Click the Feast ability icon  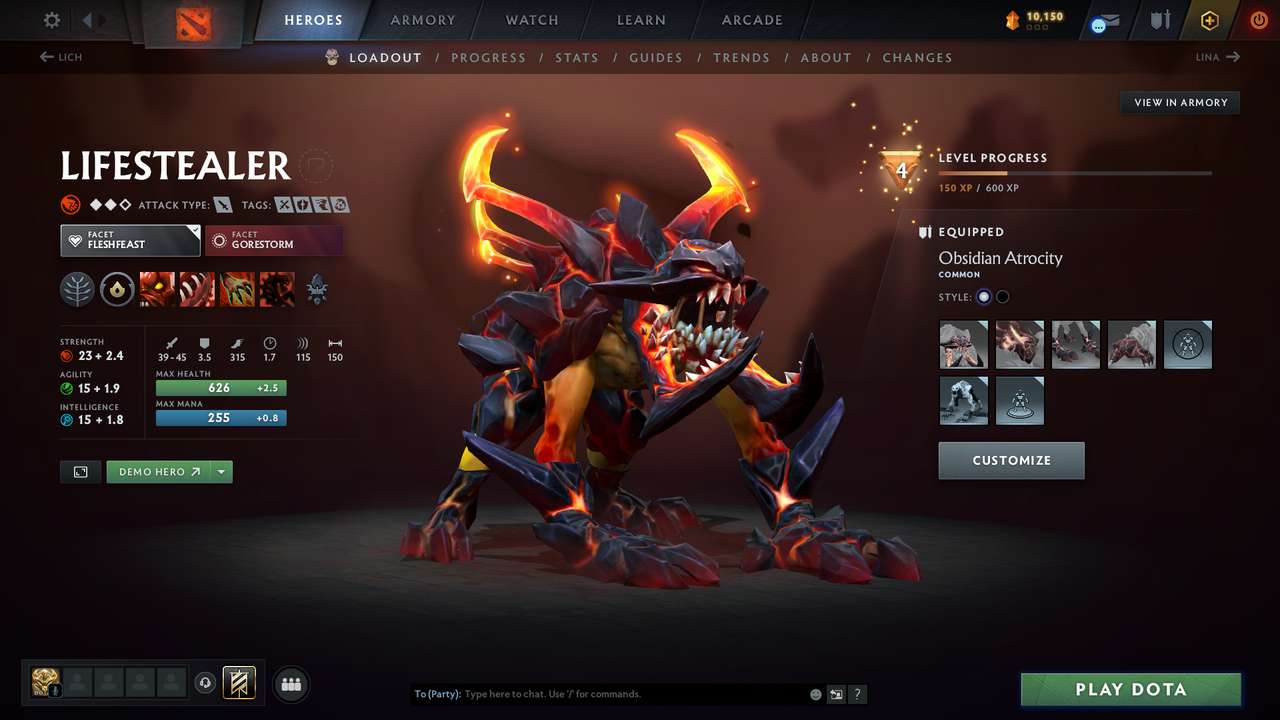(x=196, y=290)
